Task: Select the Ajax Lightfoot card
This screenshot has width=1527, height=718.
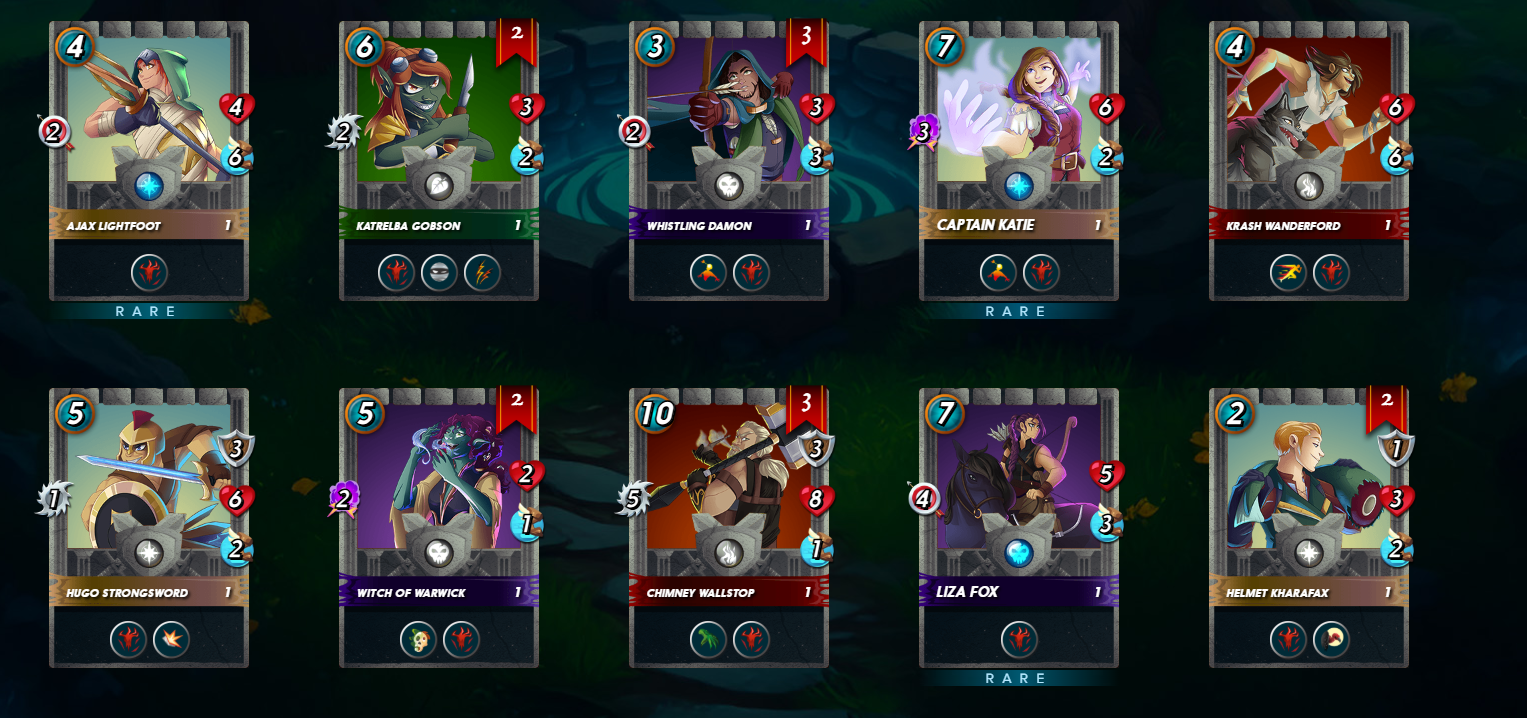Action: [149, 160]
